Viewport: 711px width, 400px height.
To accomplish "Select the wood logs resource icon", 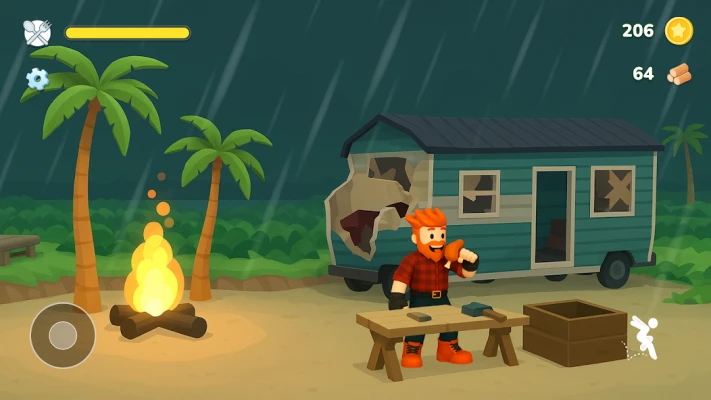I will tap(679, 74).
